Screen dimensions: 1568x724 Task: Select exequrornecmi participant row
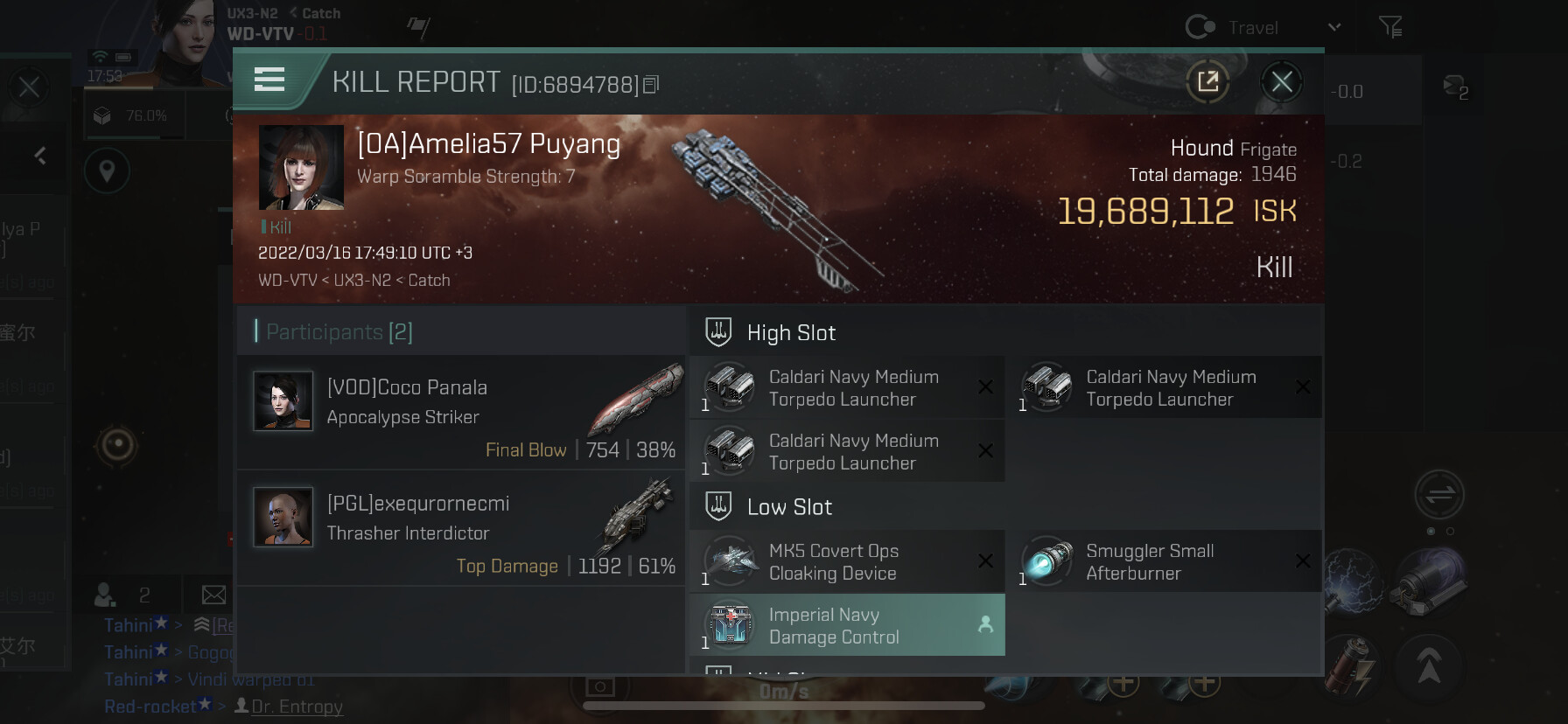(461, 528)
